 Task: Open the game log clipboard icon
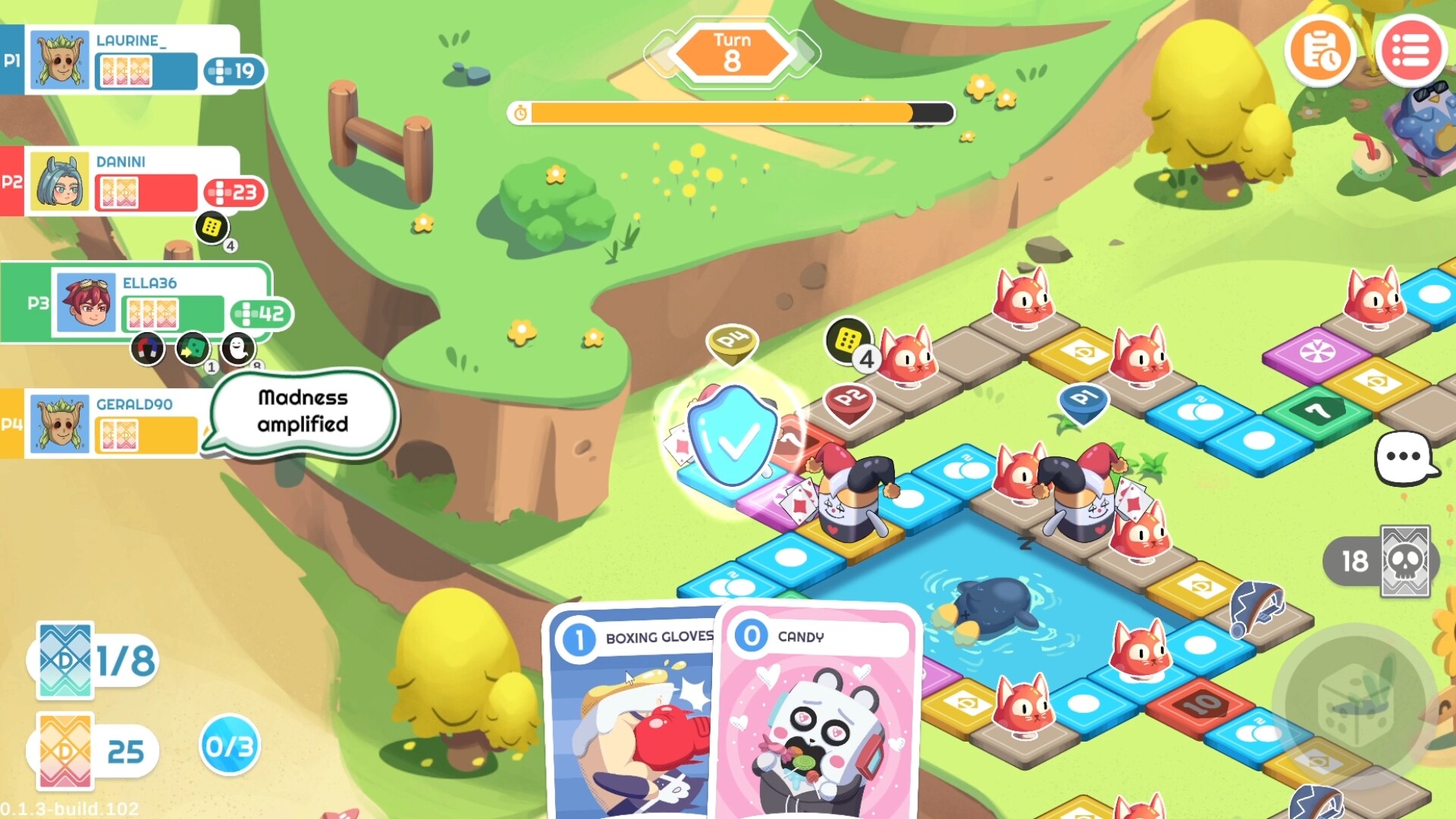[1319, 51]
